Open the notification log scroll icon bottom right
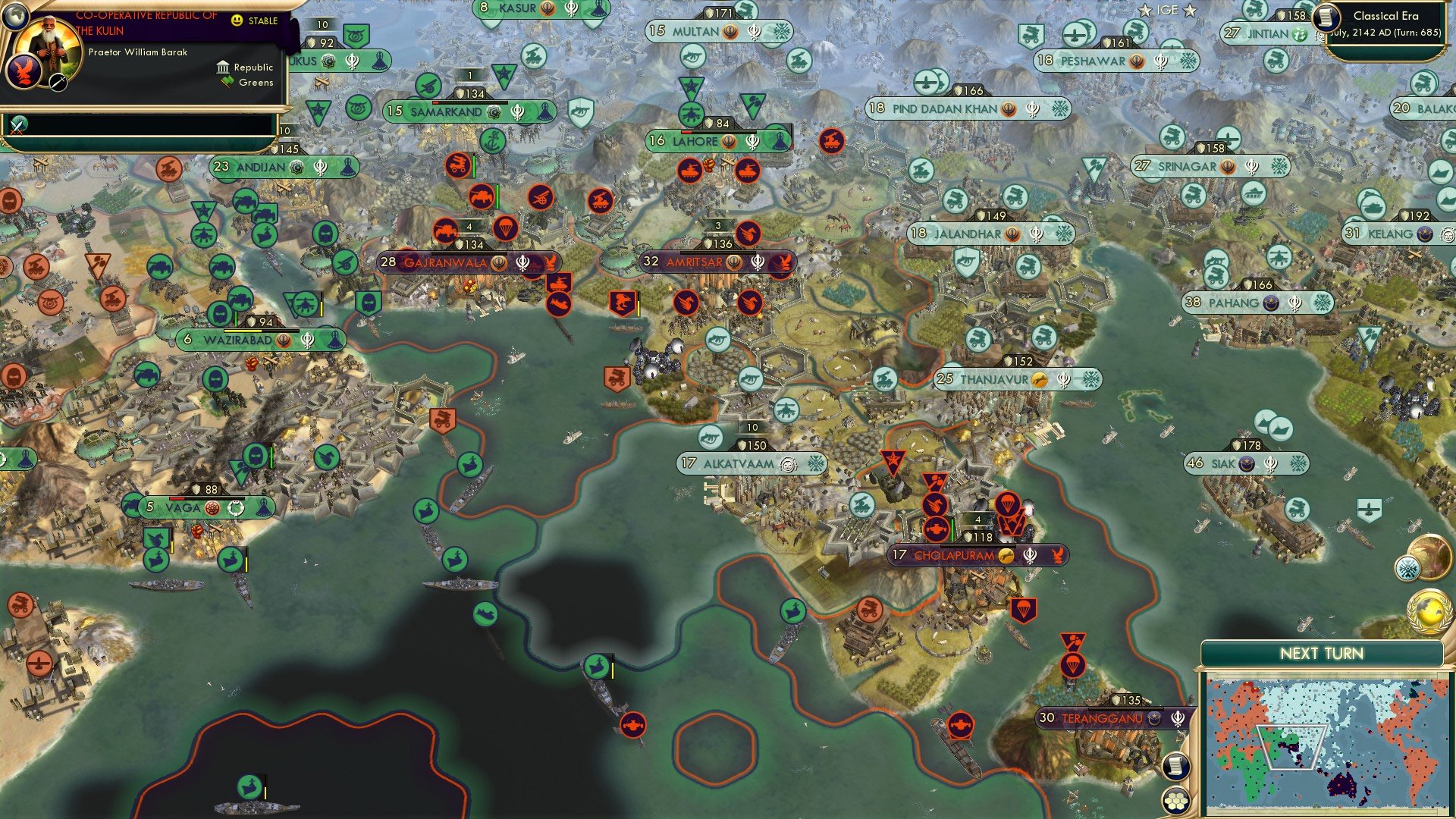Screen dimensions: 1456x819 tap(1175, 764)
